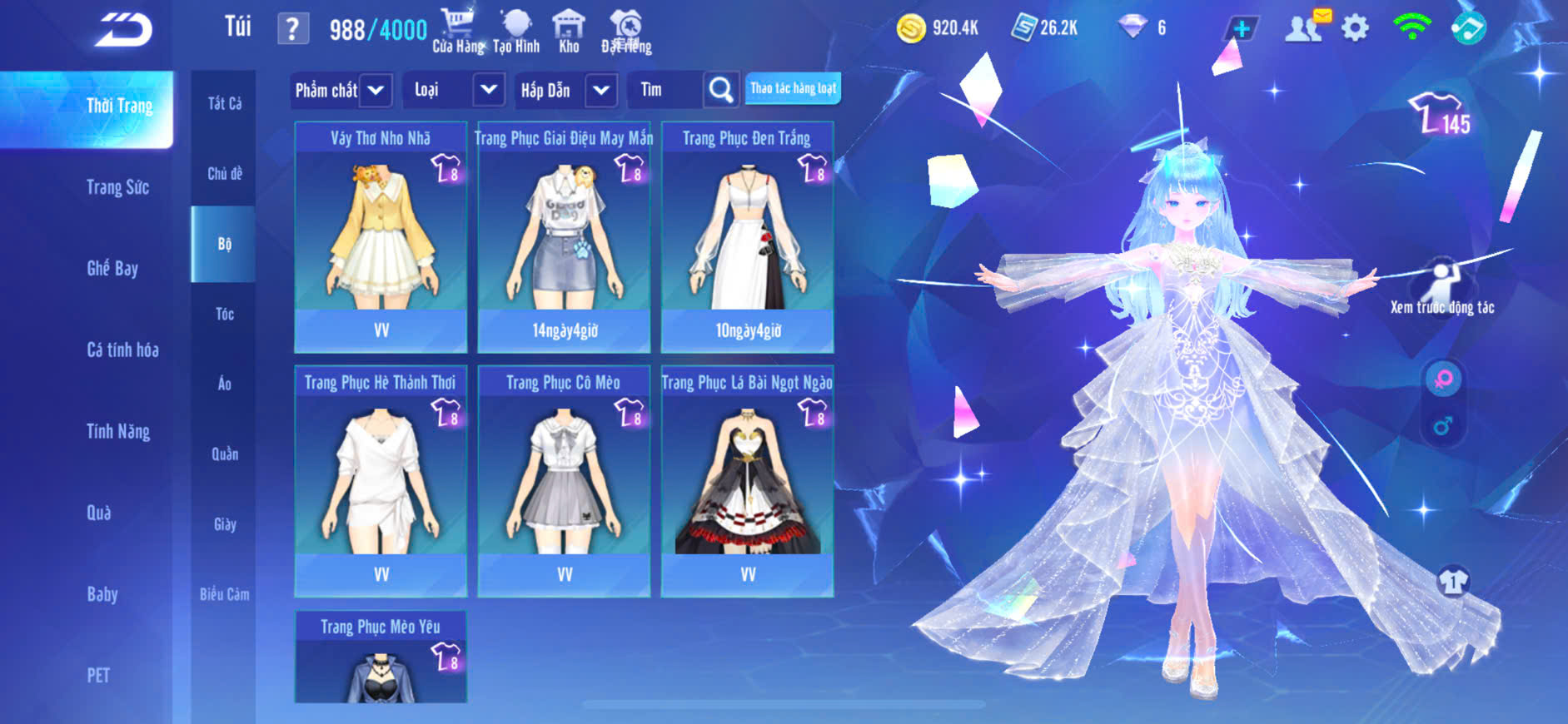Select the Váy Thơ Nho Nhã outfit
Screen dimensions: 1568x724
pos(381,237)
